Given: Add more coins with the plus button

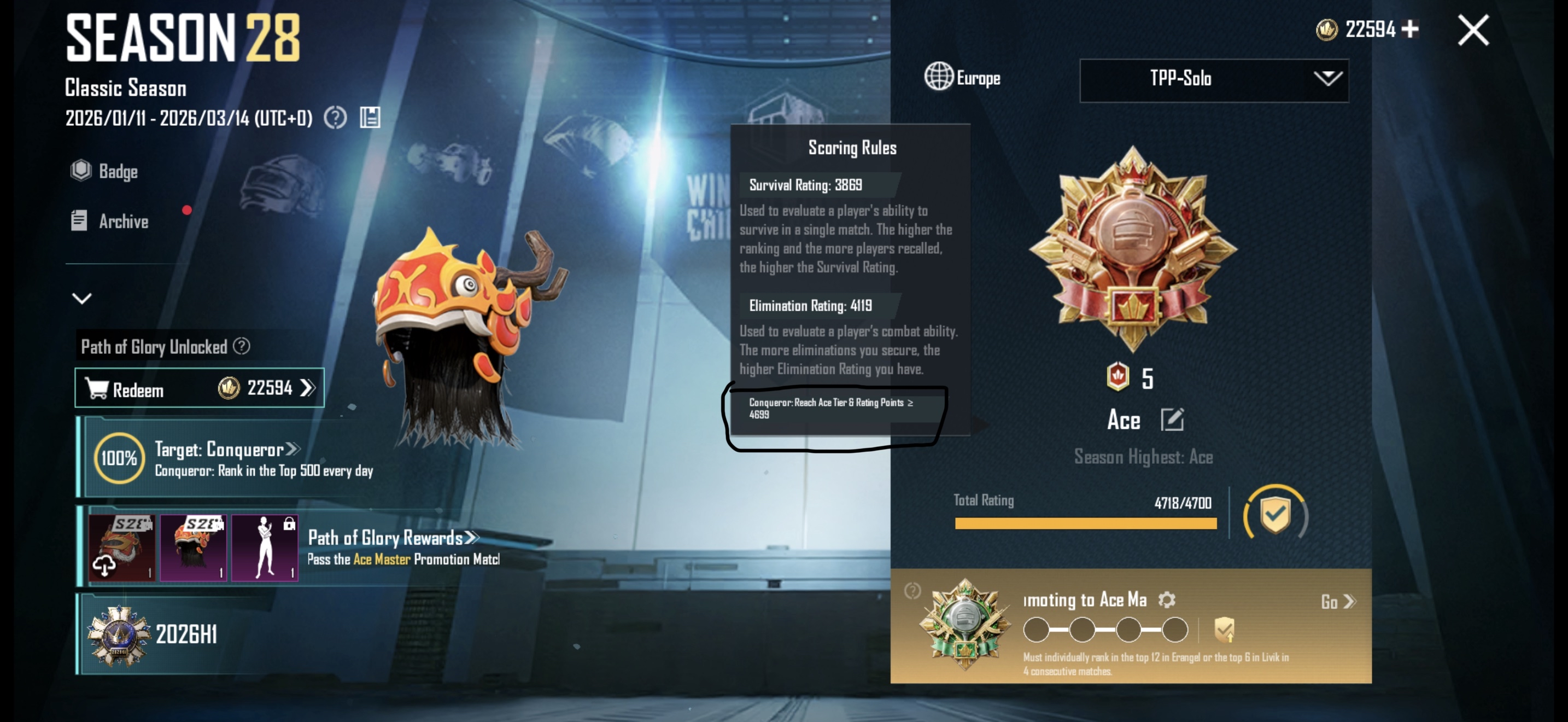Looking at the screenshot, I should click(1410, 28).
